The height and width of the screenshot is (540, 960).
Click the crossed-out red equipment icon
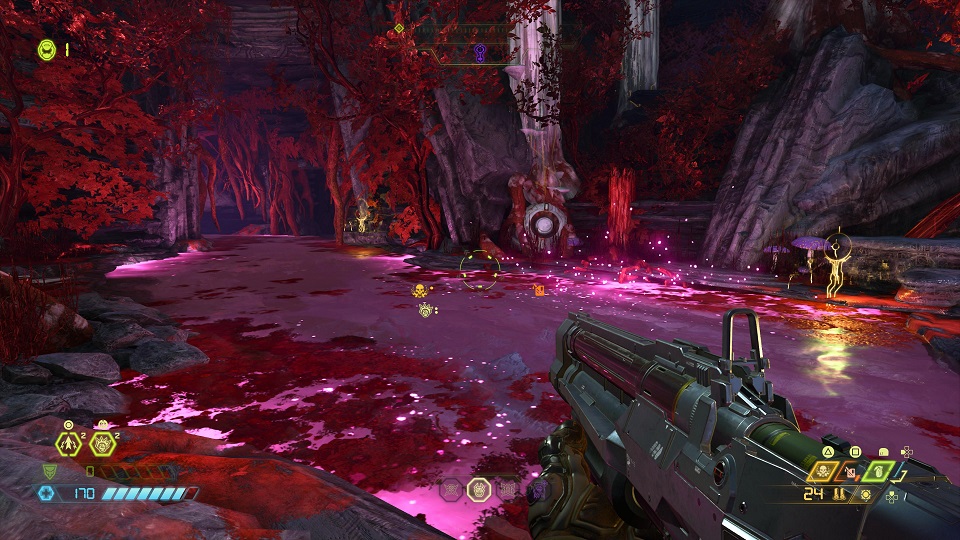[850, 471]
